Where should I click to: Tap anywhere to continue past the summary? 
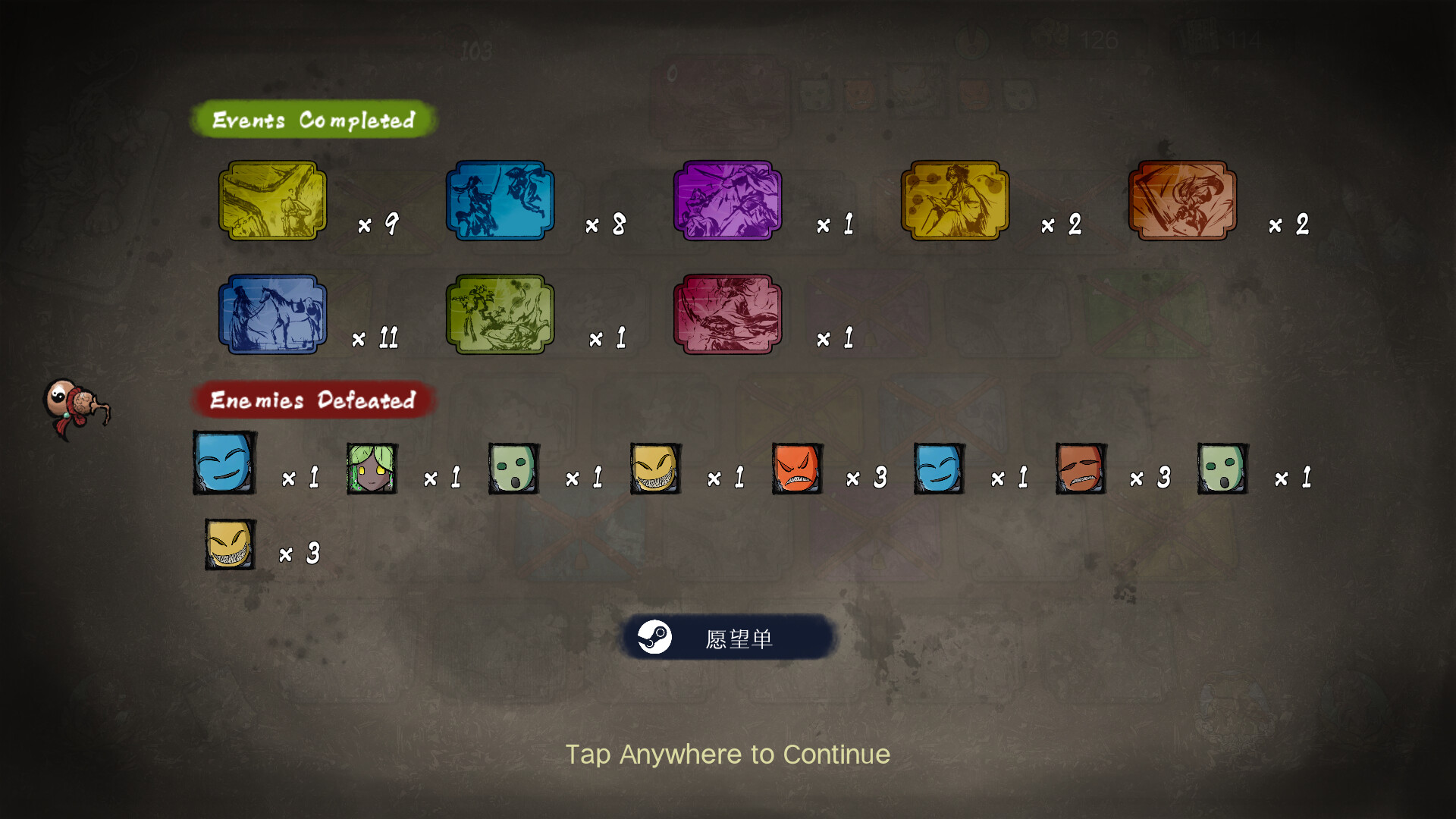coord(728,755)
